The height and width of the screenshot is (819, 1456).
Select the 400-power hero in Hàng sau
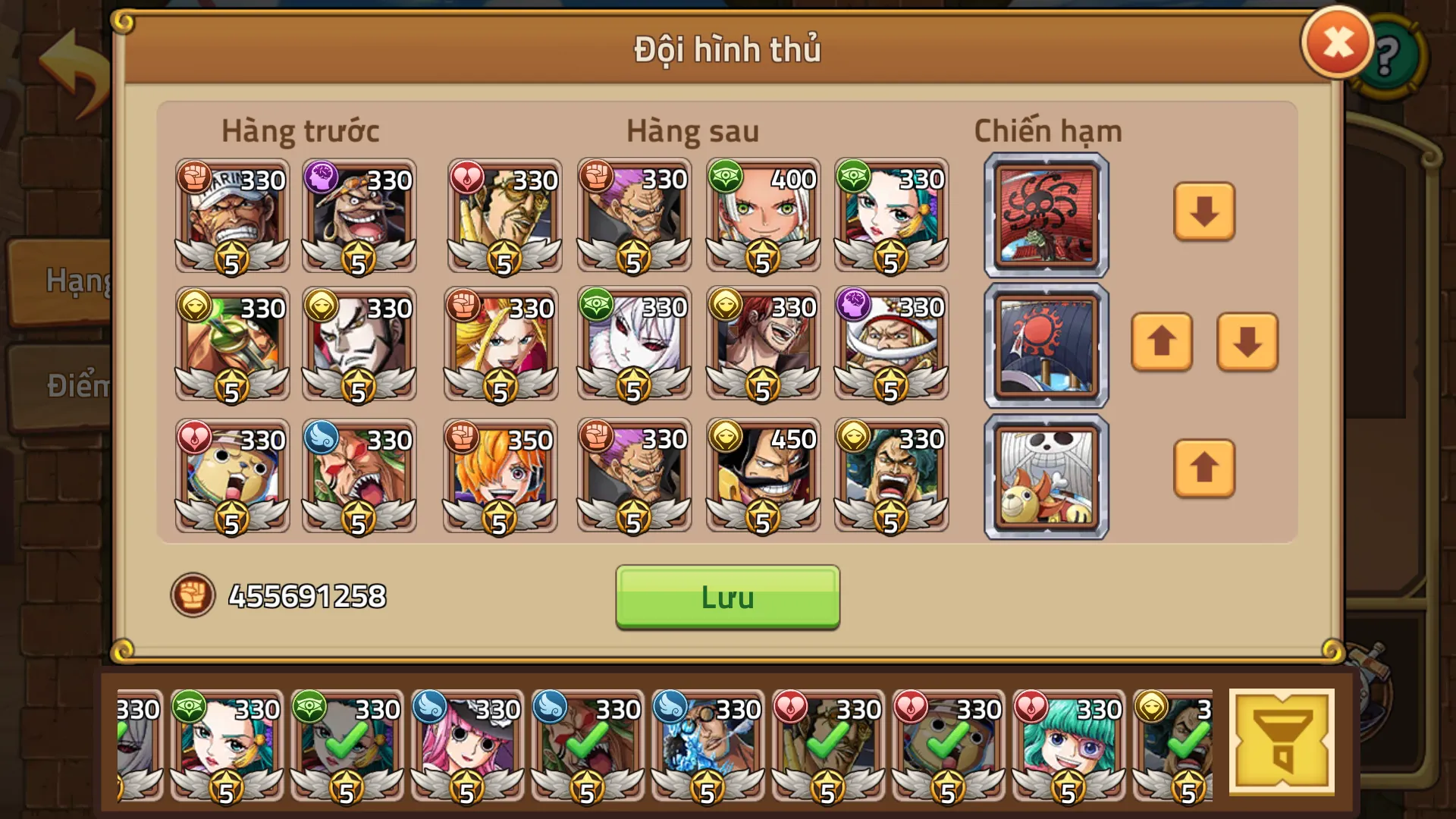tap(762, 216)
